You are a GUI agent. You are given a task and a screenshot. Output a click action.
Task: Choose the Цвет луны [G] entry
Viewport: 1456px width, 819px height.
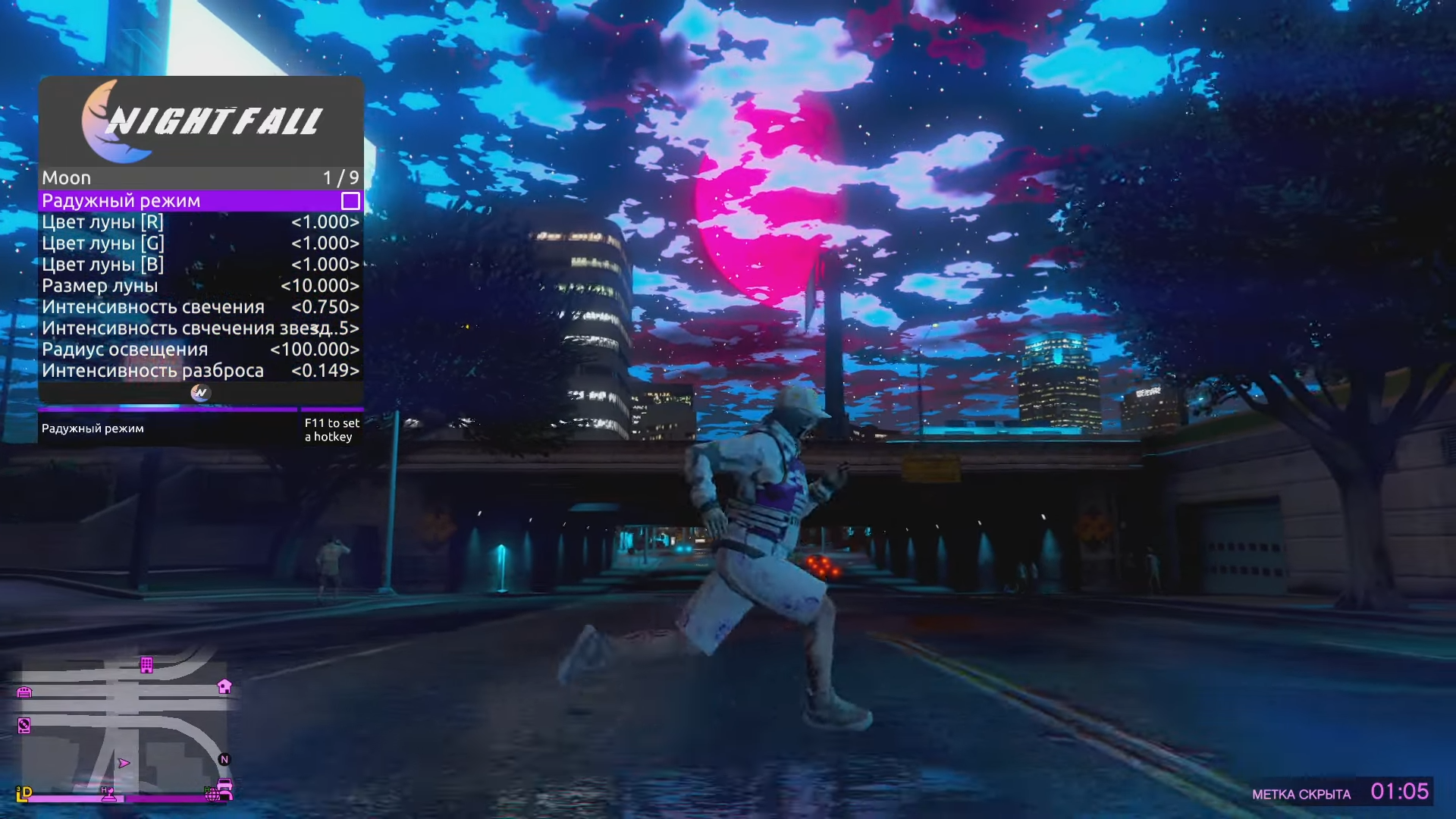(200, 243)
